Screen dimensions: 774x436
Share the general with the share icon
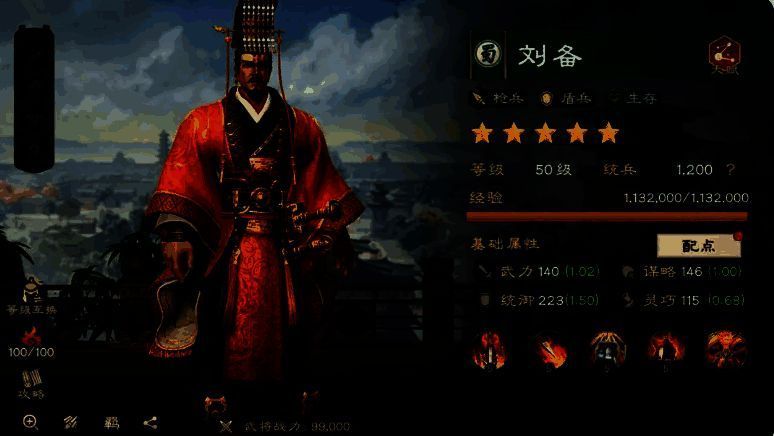click(x=150, y=422)
